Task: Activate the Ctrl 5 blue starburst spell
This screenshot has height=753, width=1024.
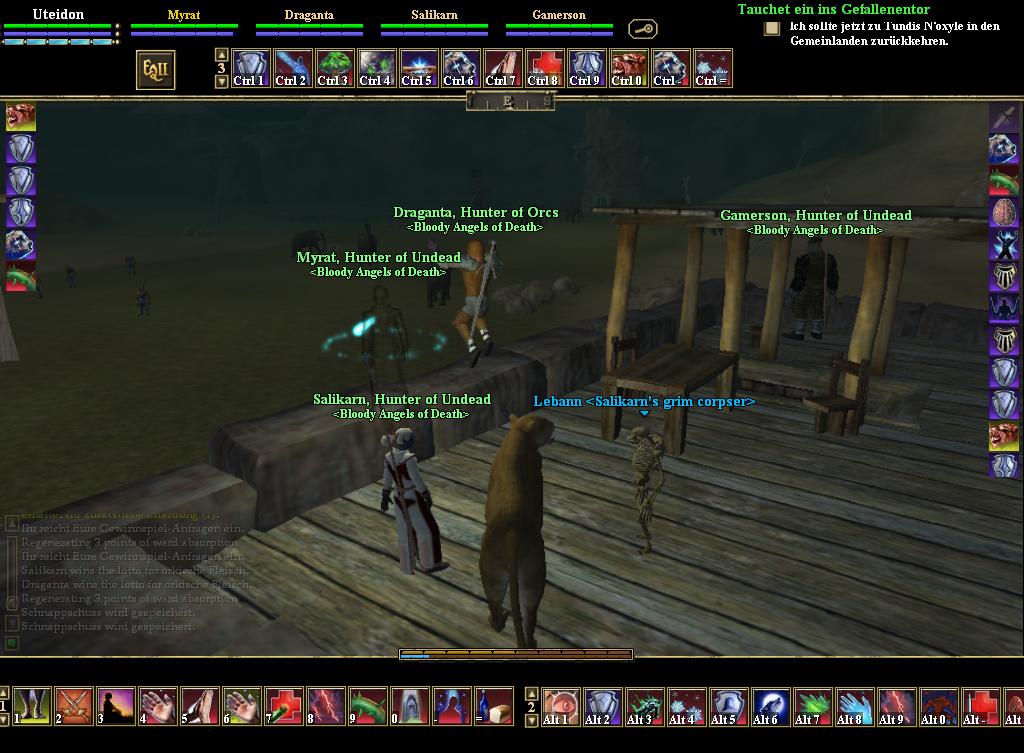Action: (x=417, y=69)
